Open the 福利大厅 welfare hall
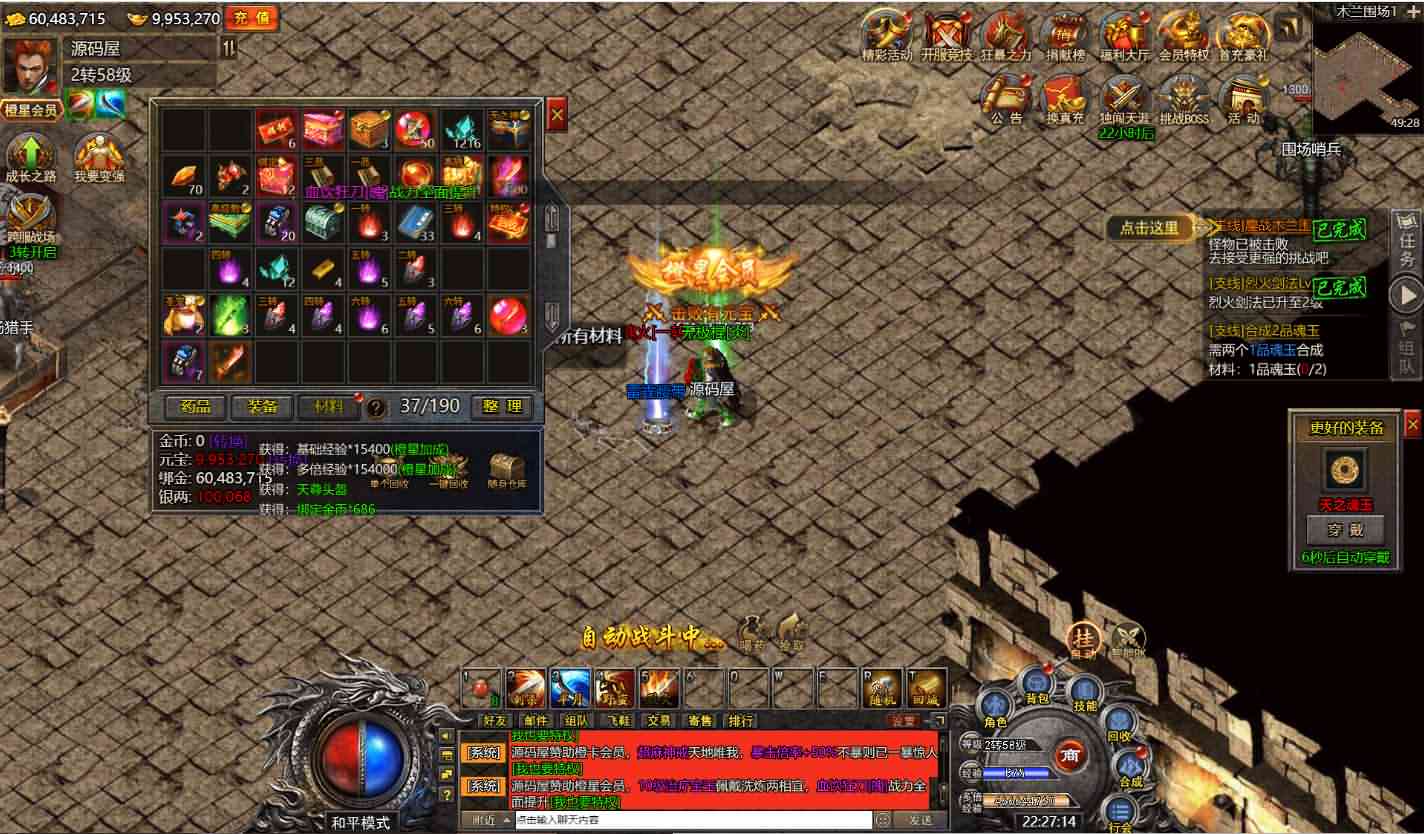Screen dimensions: 1424x834 1125,36
